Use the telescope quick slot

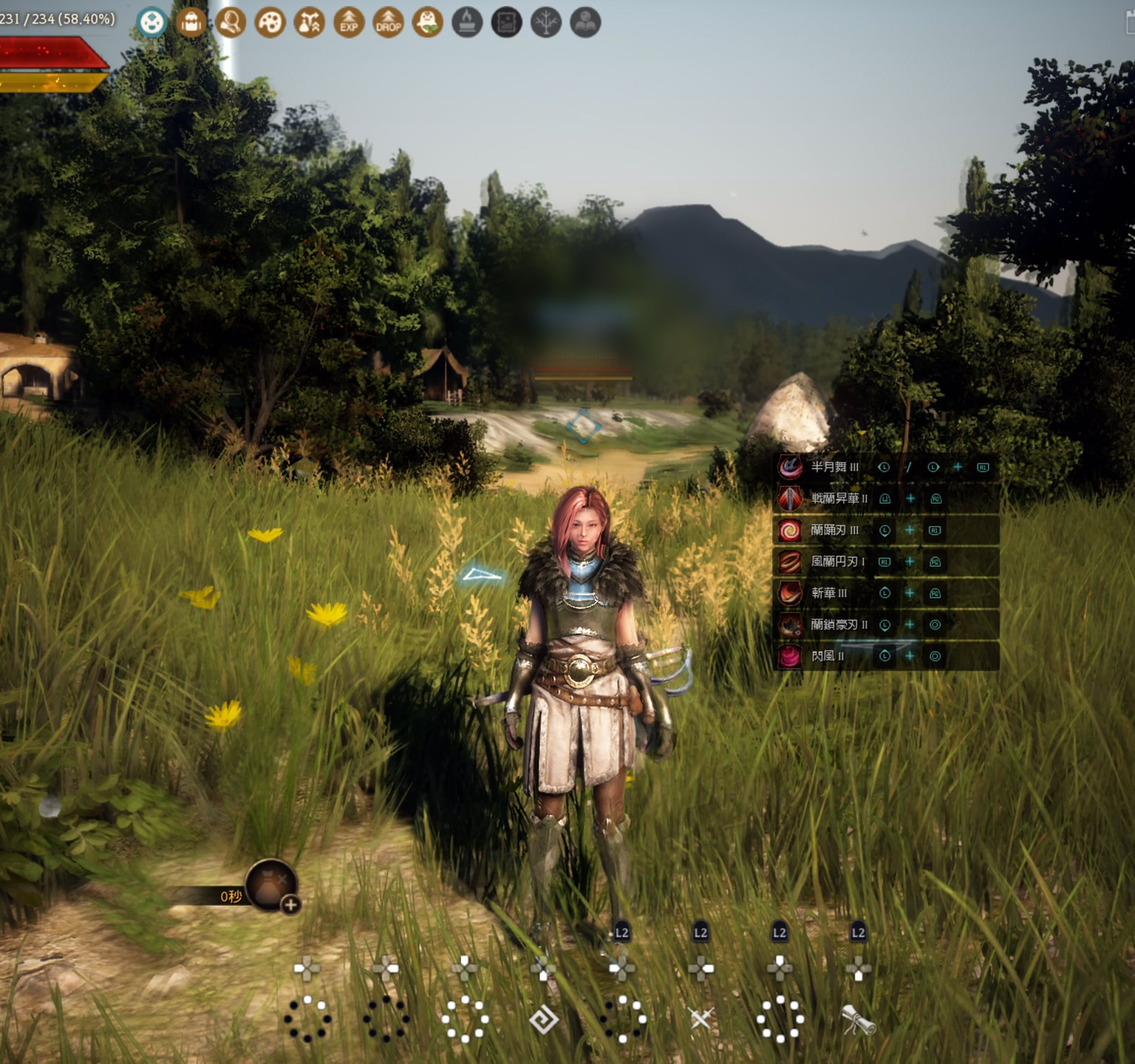(x=858, y=1020)
